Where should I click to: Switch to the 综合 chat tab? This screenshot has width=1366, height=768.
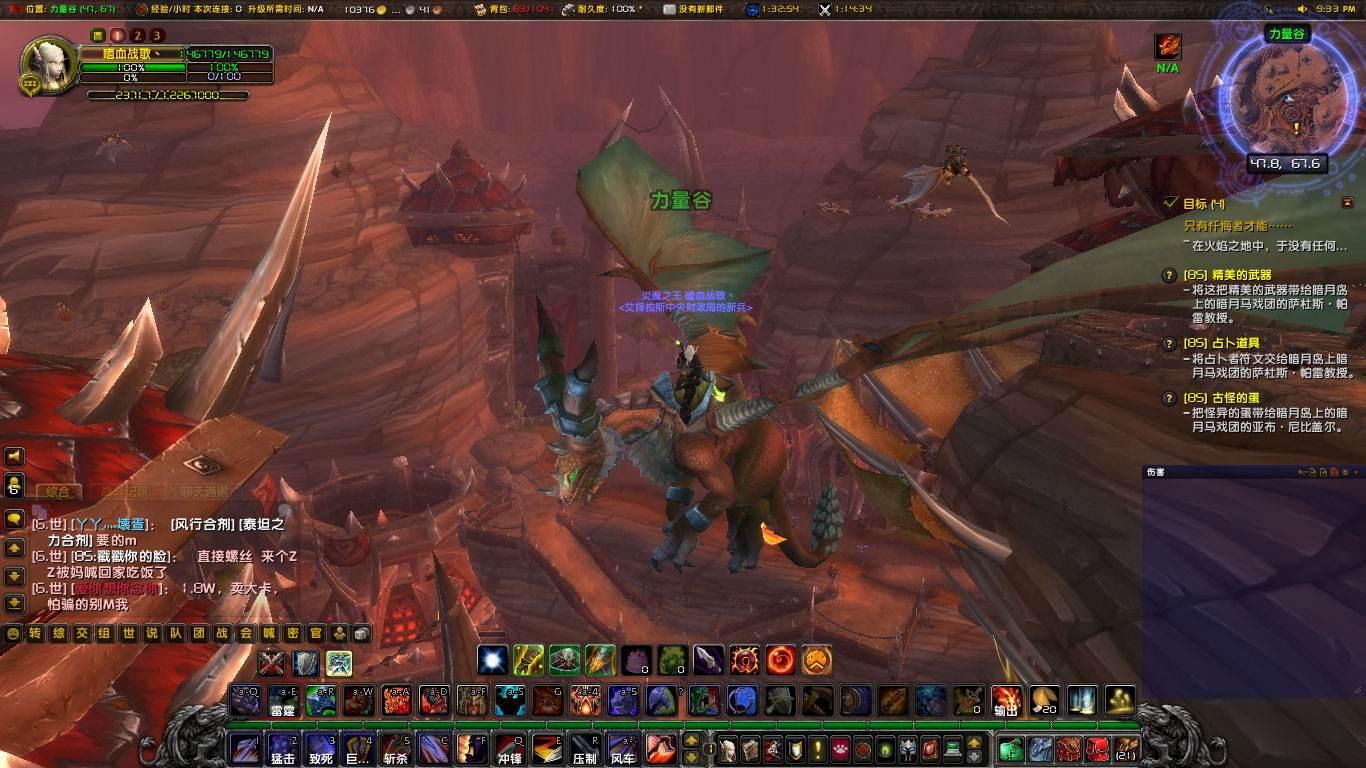(57, 491)
